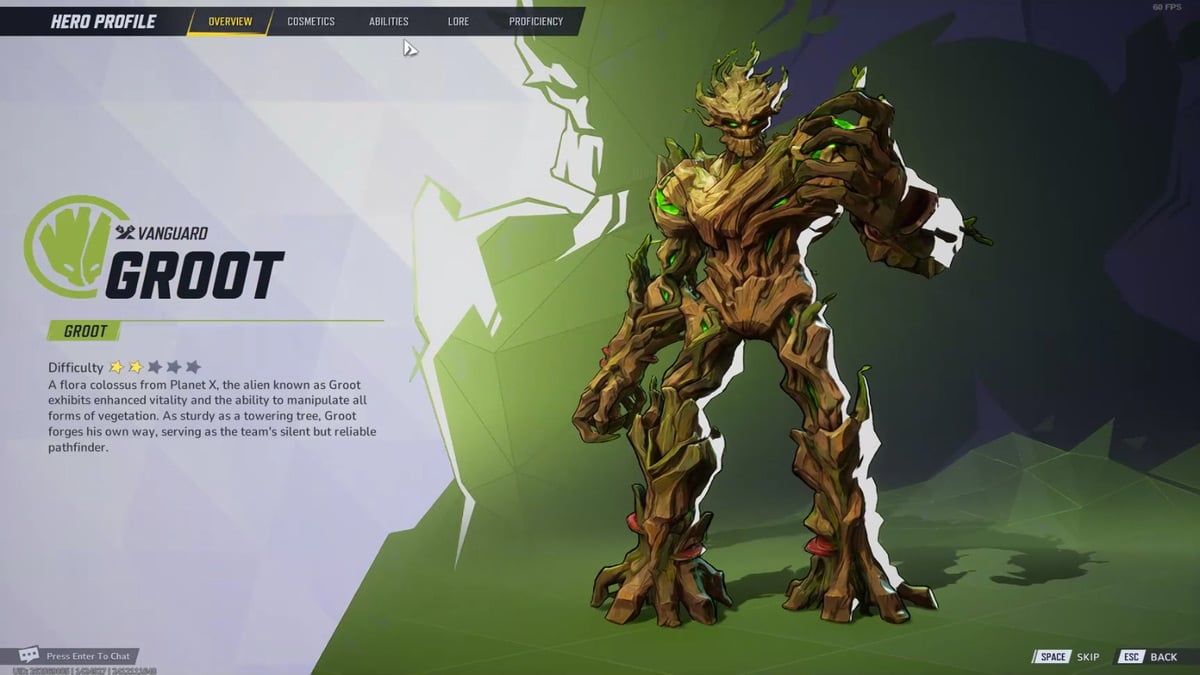The height and width of the screenshot is (675, 1200).
Task: Open the chat box
Action: [78, 656]
